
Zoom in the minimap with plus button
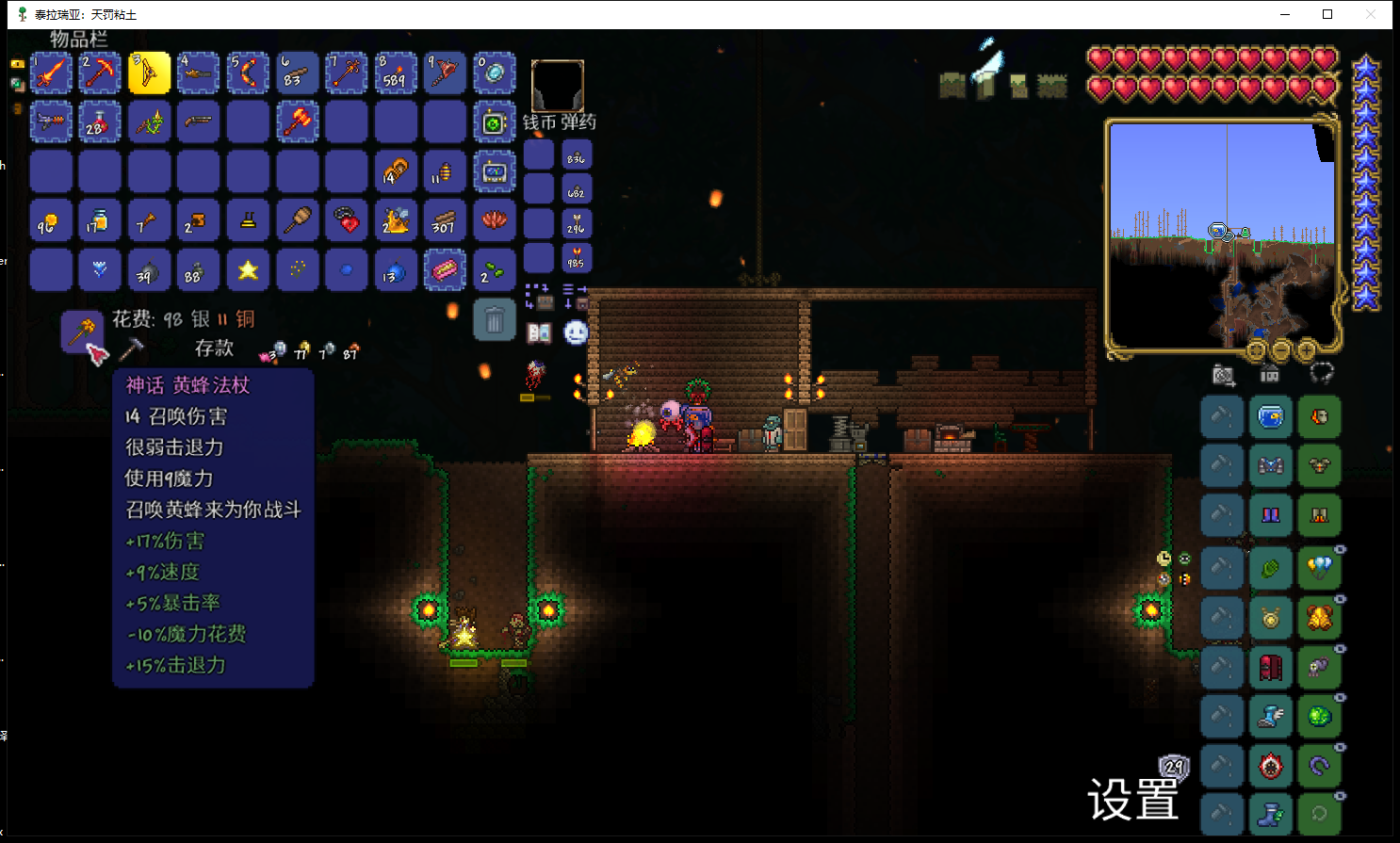tap(1307, 351)
